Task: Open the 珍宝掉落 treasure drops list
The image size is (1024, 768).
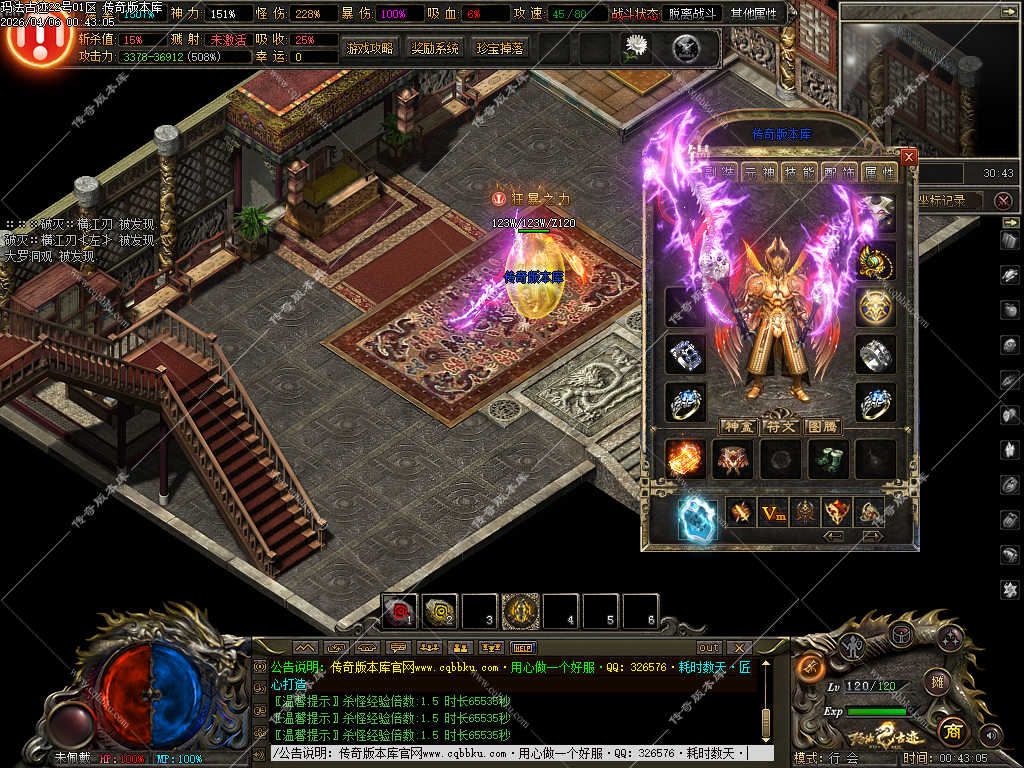Action: (x=499, y=48)
